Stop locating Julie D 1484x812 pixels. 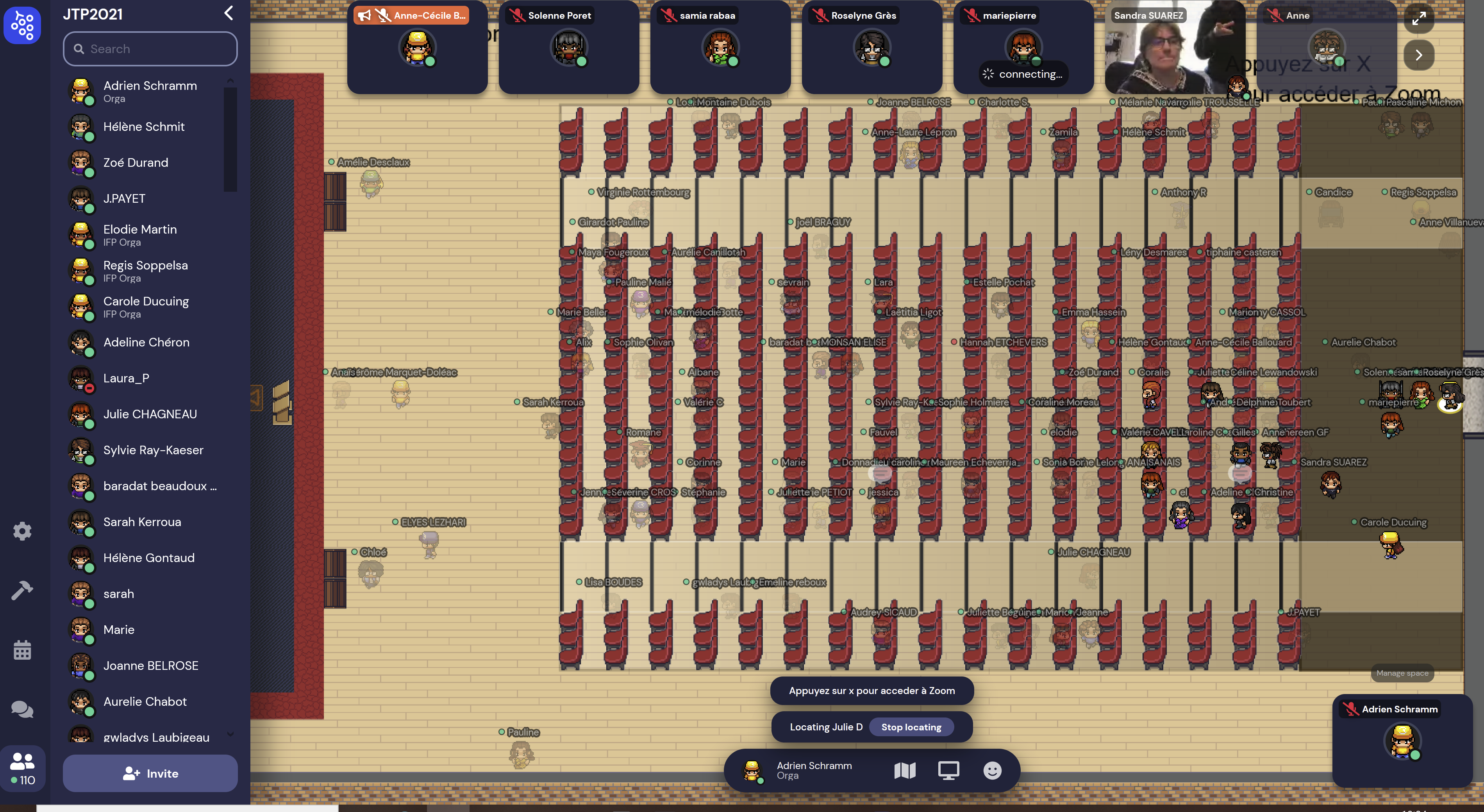(911, 727)
